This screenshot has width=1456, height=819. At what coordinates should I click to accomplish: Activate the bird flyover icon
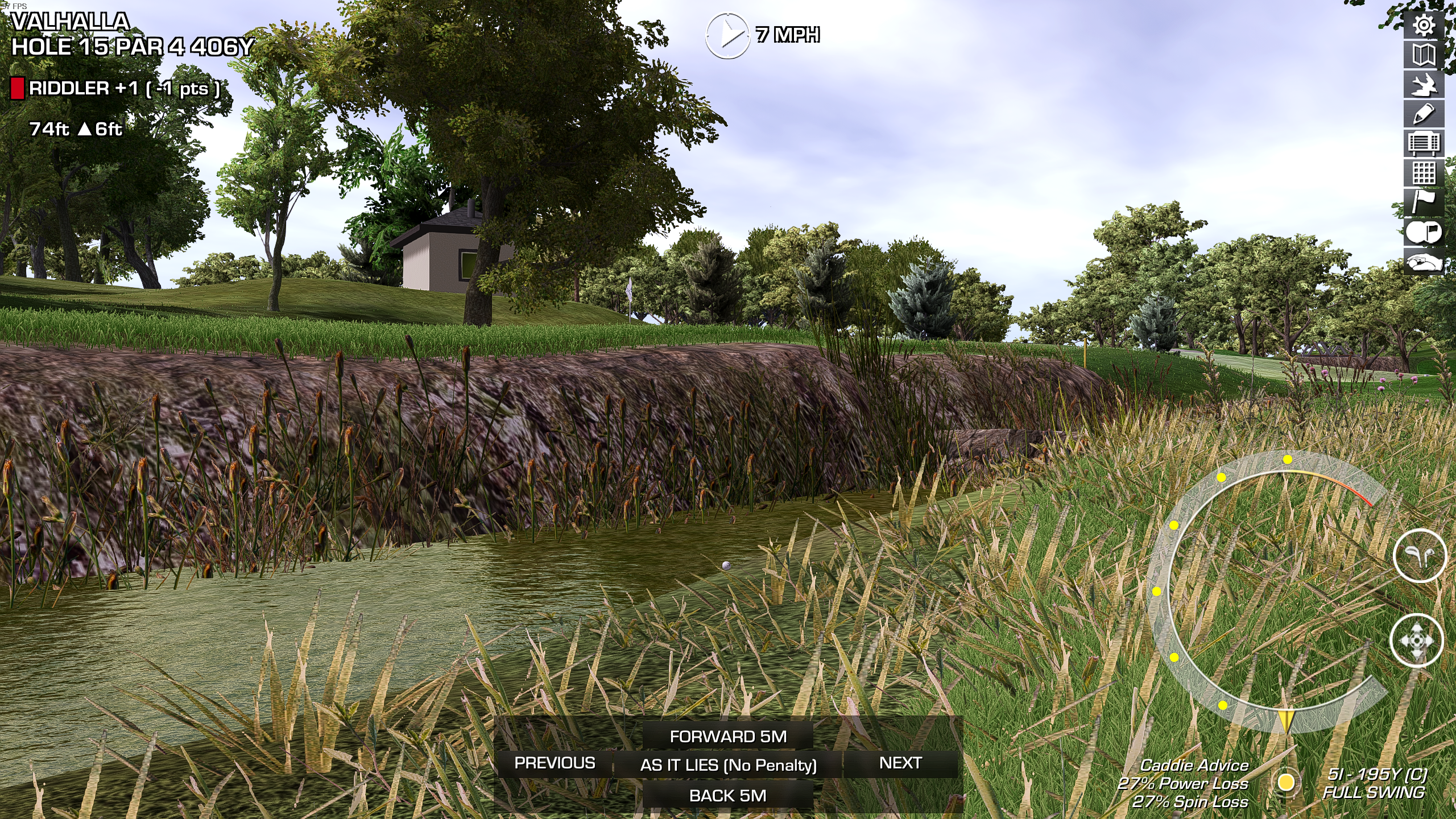1424,85
